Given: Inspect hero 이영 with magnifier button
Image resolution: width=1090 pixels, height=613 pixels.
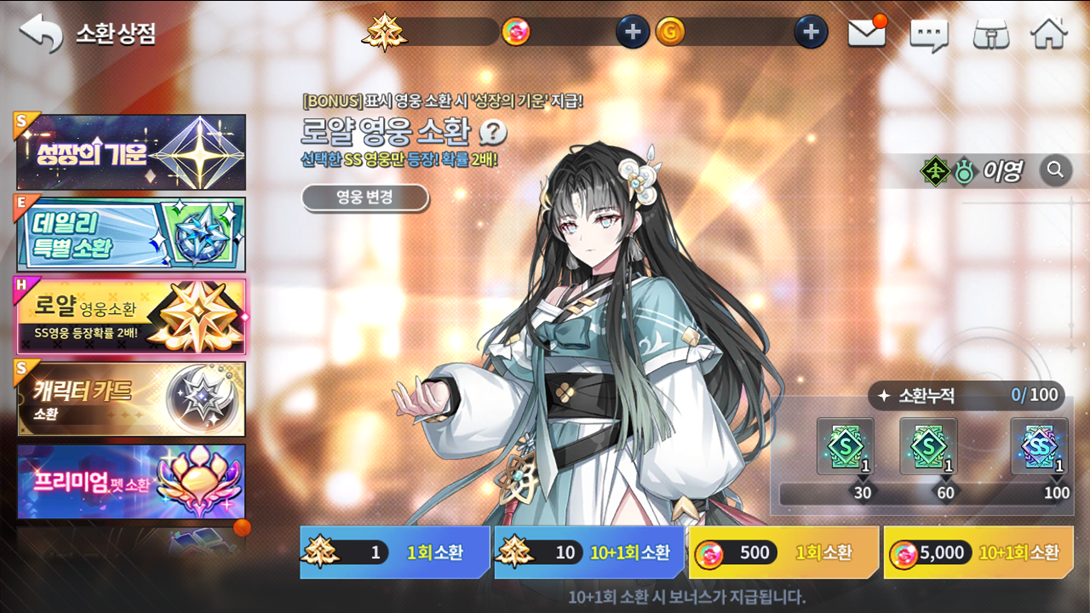Looking at the screenshot, I should tap(1055, 171).
